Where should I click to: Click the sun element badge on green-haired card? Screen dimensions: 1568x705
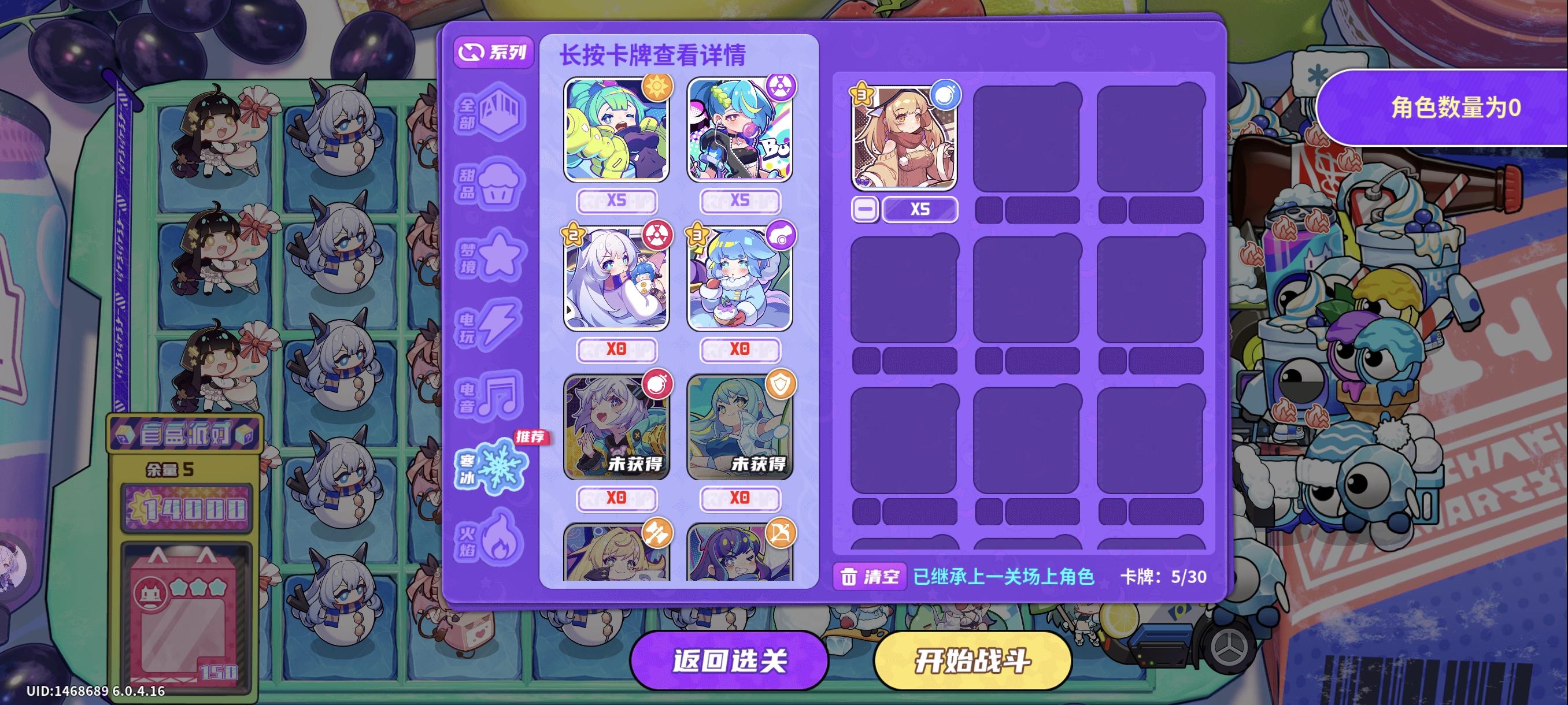click(657, 89)
